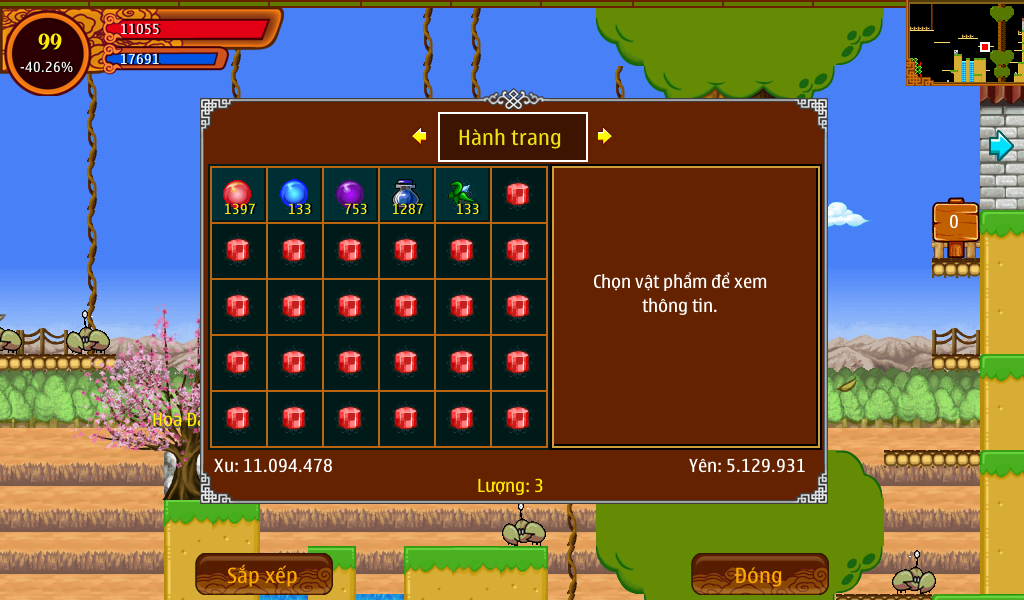The height and width of the screenshot is (600, 1024).
Task: Select the green herb item slot
Action: [x=462, y=194]
